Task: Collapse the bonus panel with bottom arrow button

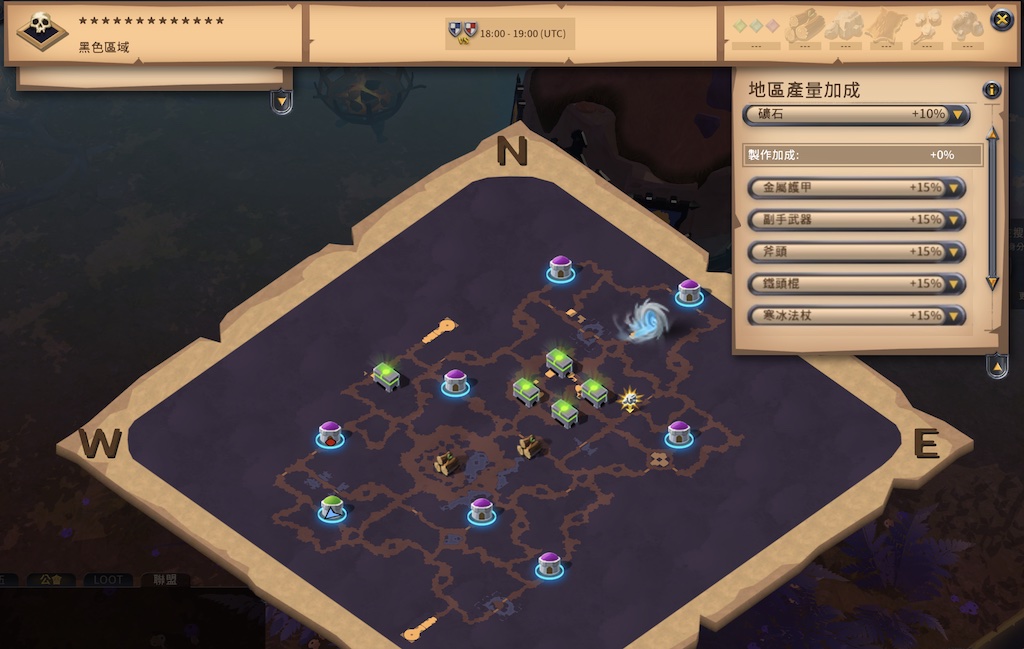Action: click(x=997, y=366)
